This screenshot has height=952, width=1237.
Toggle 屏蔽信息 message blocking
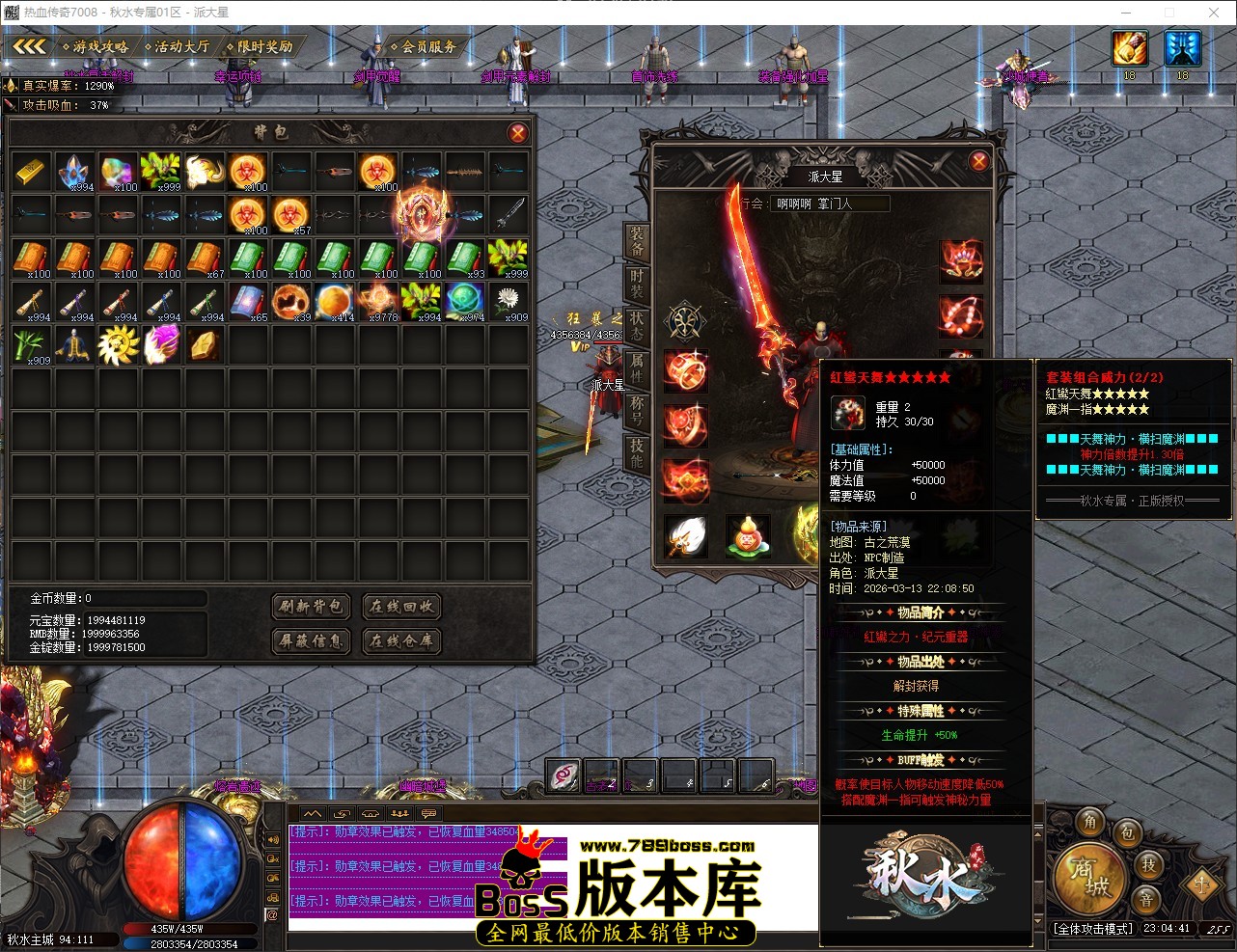[309, 641]
